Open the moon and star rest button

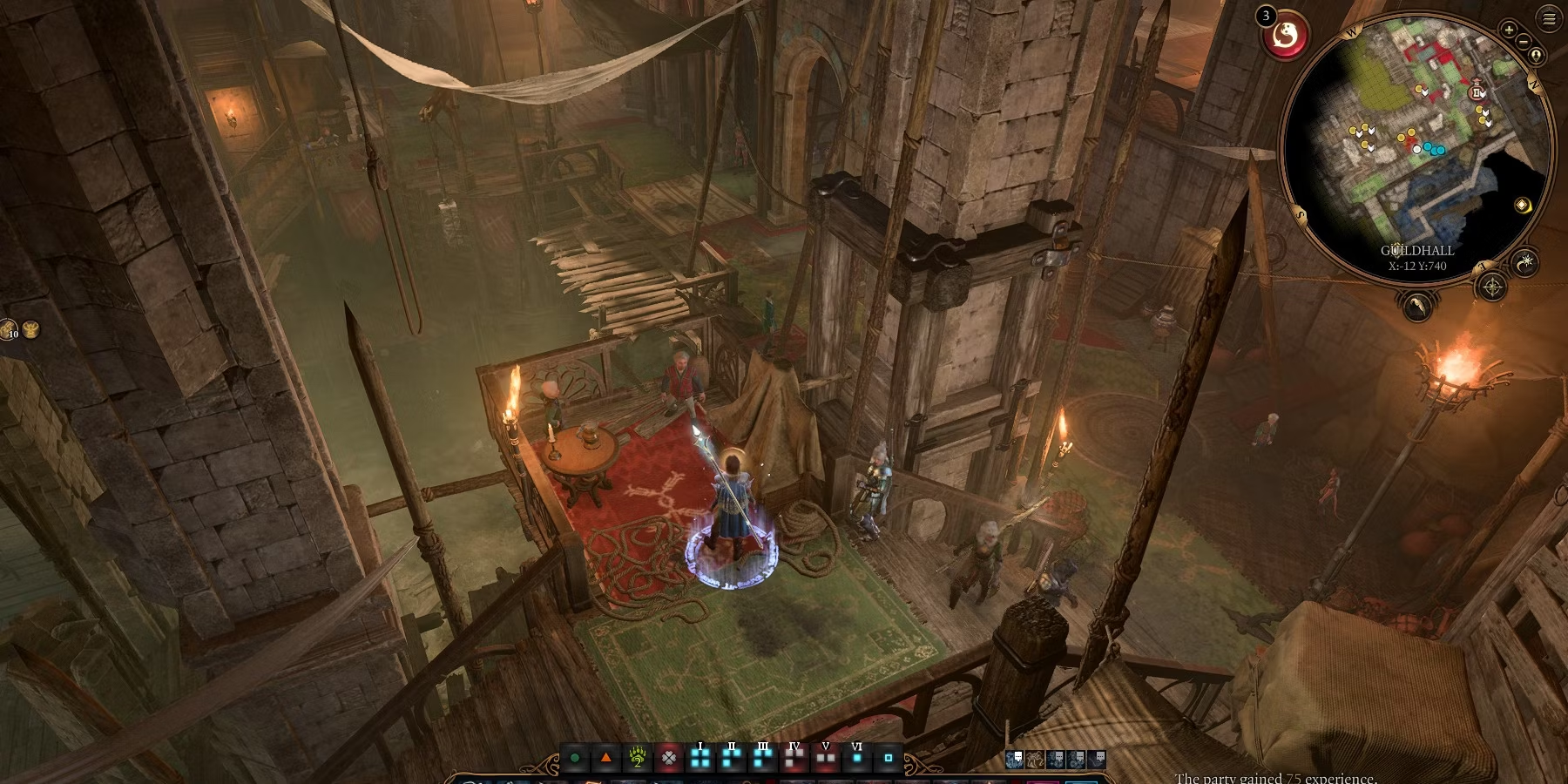1525,262
